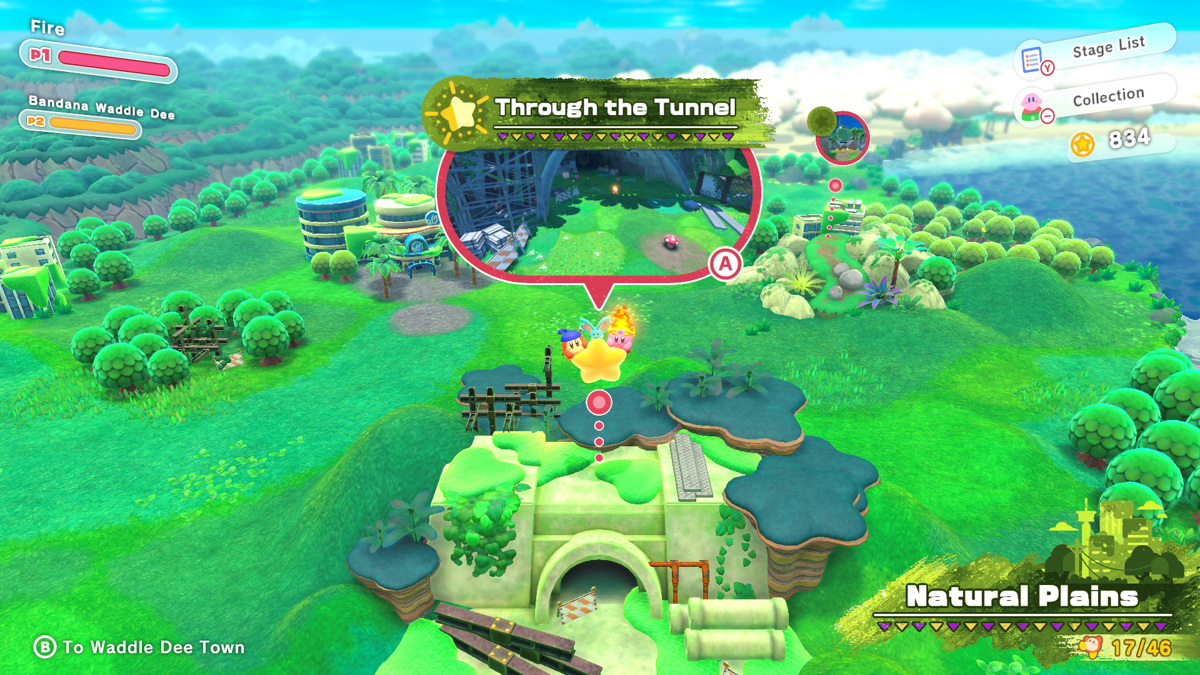1200x675 pixels.
Task: Return to Waddle Dee Town
Action: point(140,647)
